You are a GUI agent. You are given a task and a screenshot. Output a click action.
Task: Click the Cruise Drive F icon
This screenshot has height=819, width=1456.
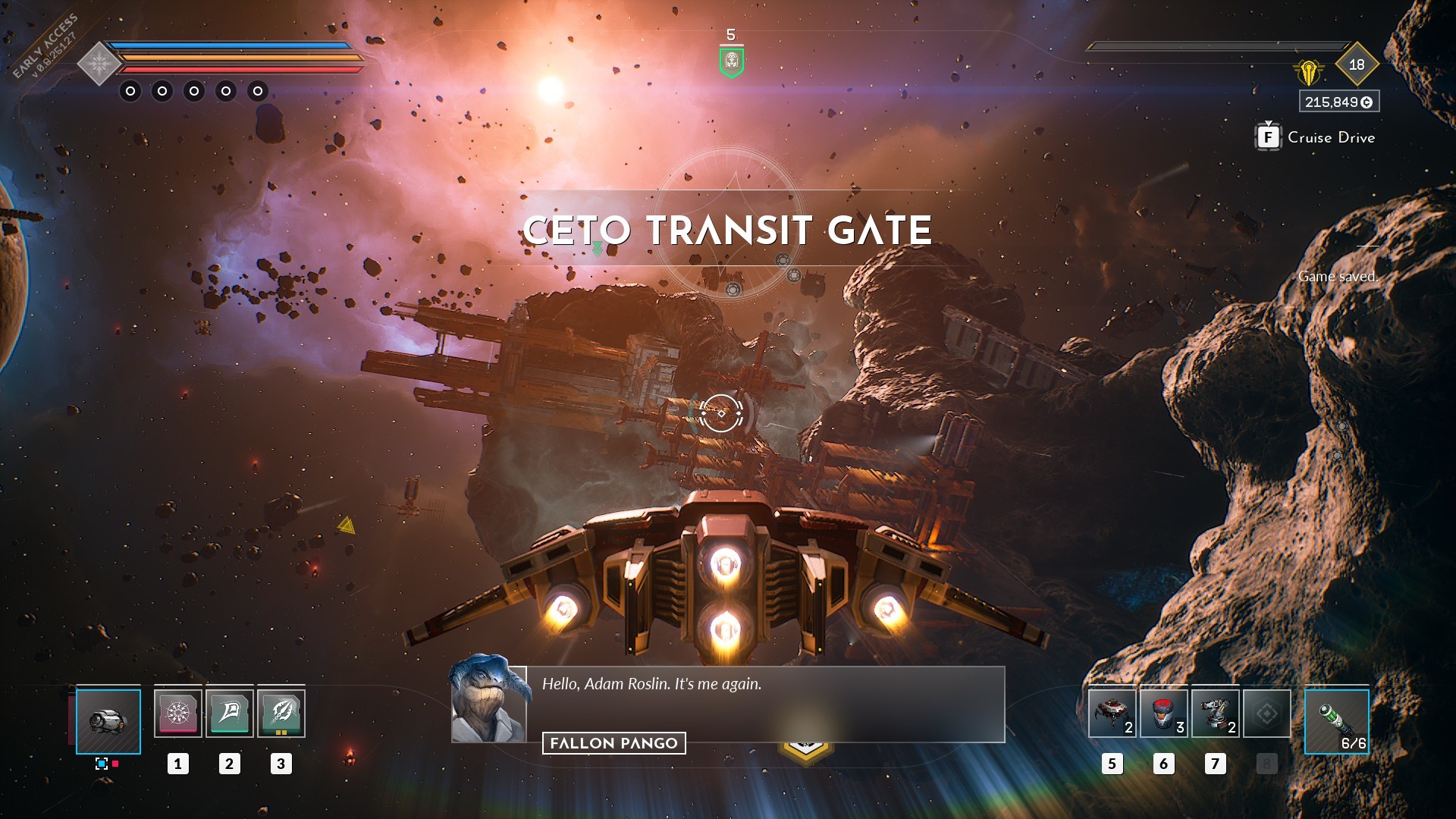1266,137
